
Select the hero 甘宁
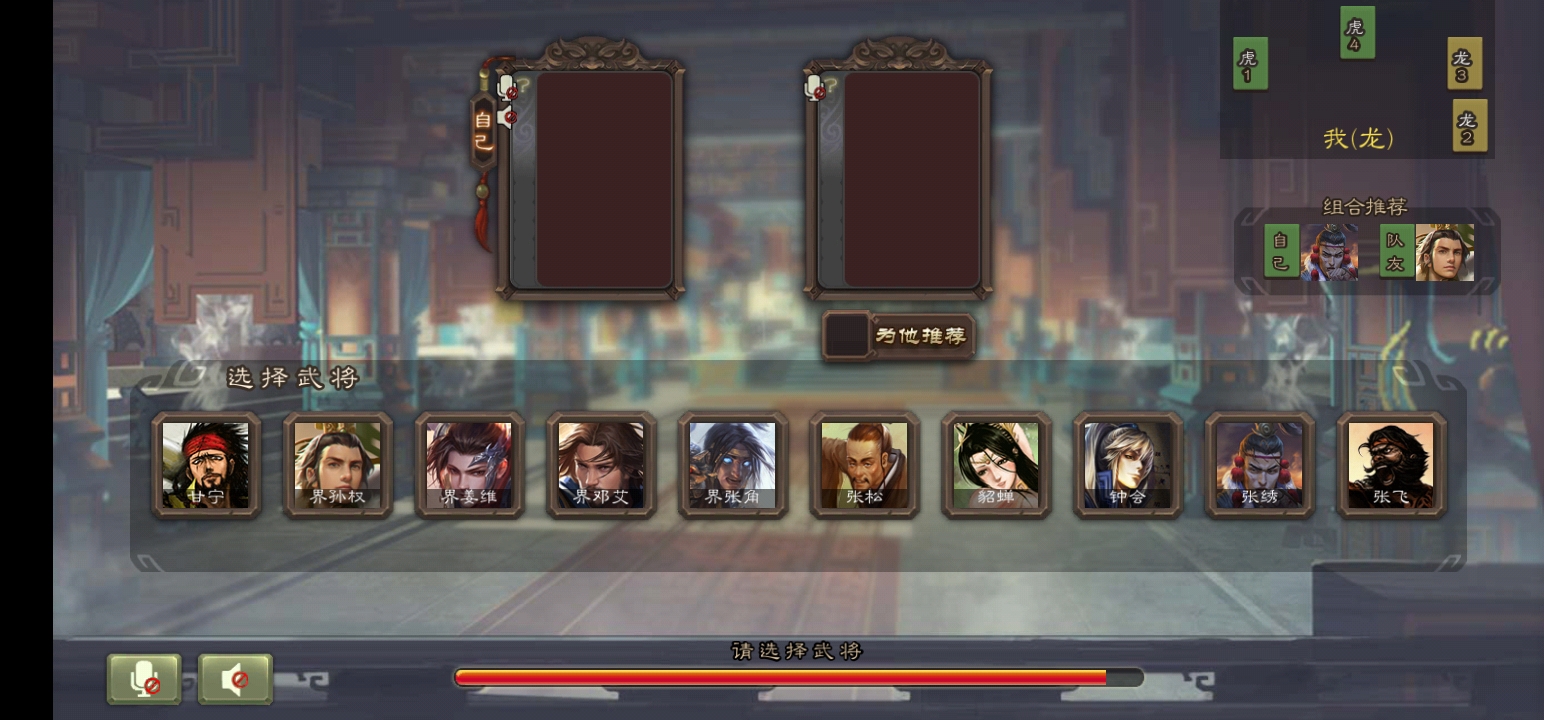[206, 464]
